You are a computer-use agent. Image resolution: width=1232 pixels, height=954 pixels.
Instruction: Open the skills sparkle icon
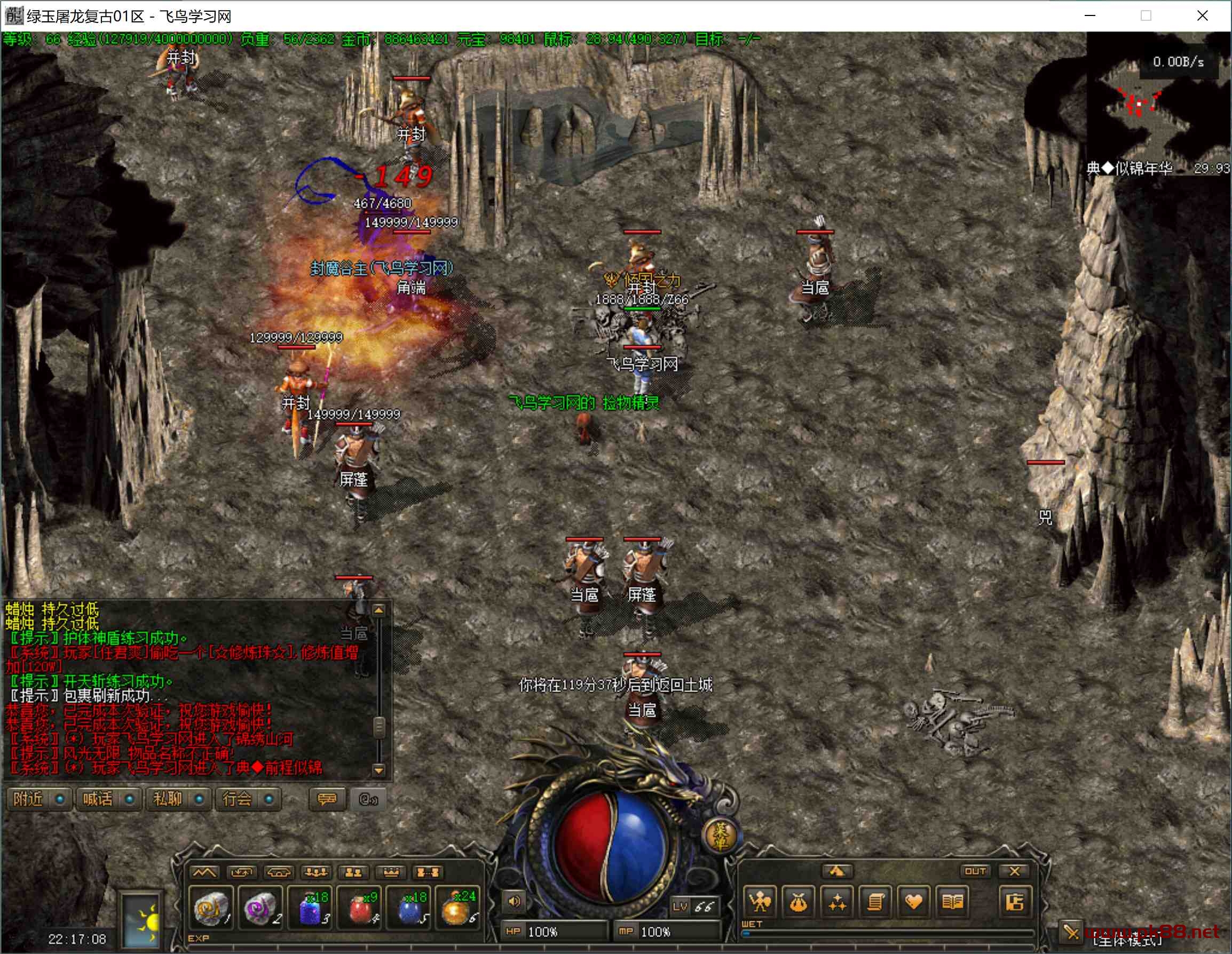[837, 902]
